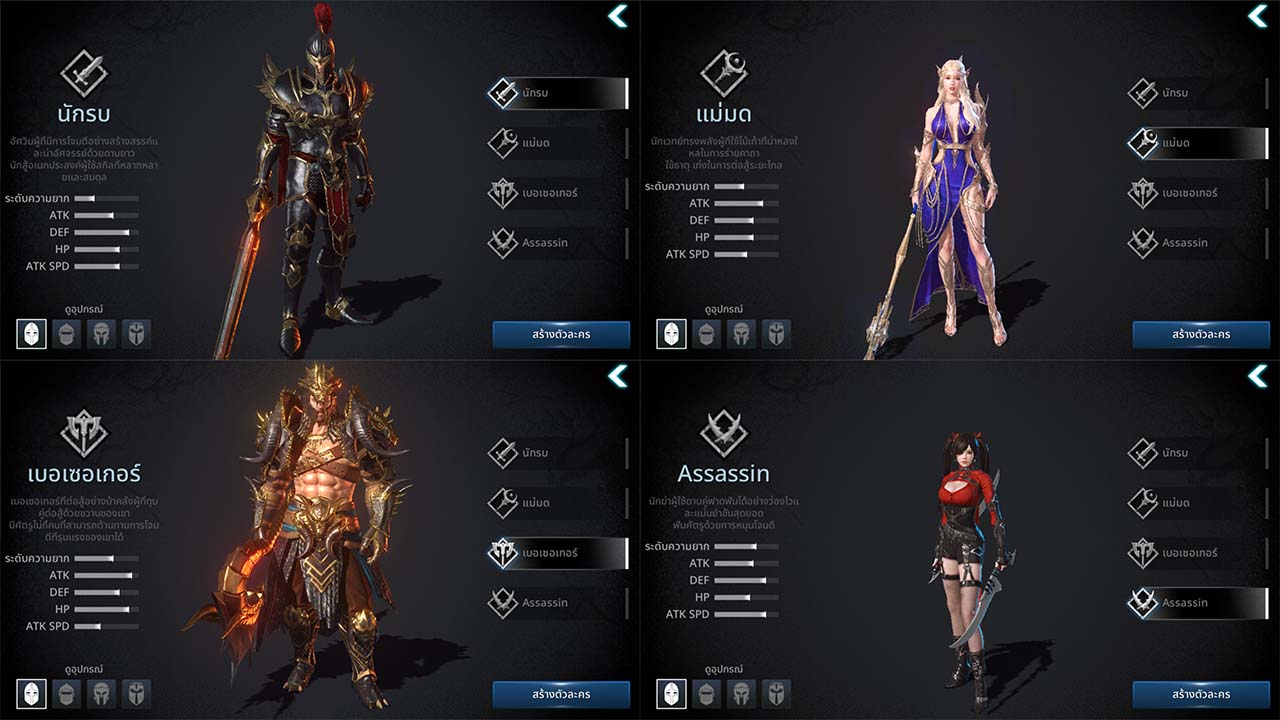Select the second knight helmet icon under ดูอุปกรณ์
The image size is (1280, 720).
click(67, 334)
